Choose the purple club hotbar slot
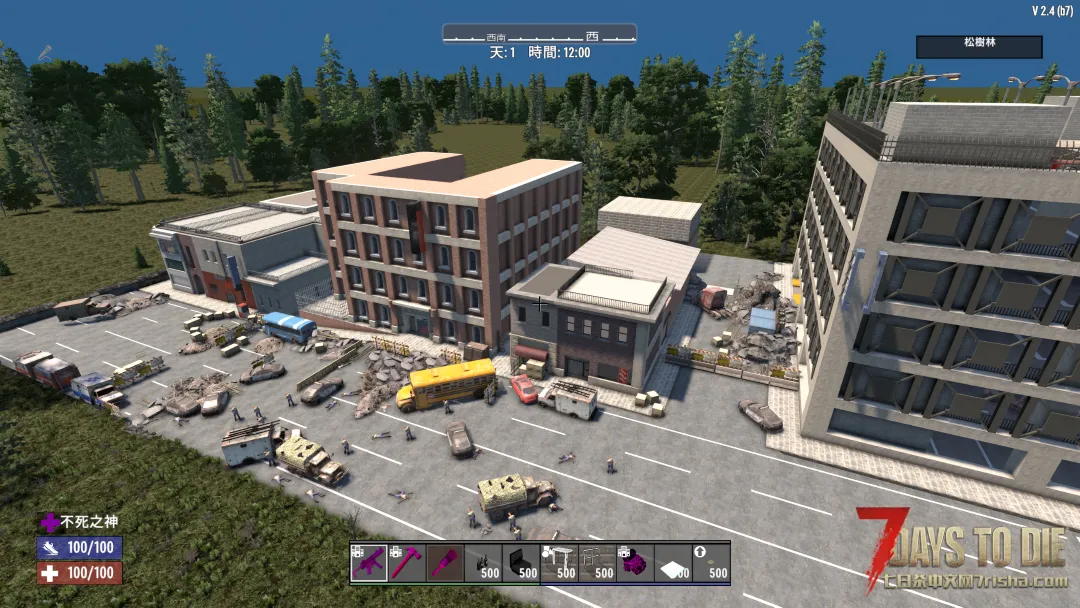The height and width of the screenshot is (608, 1080). click(445, 563)
